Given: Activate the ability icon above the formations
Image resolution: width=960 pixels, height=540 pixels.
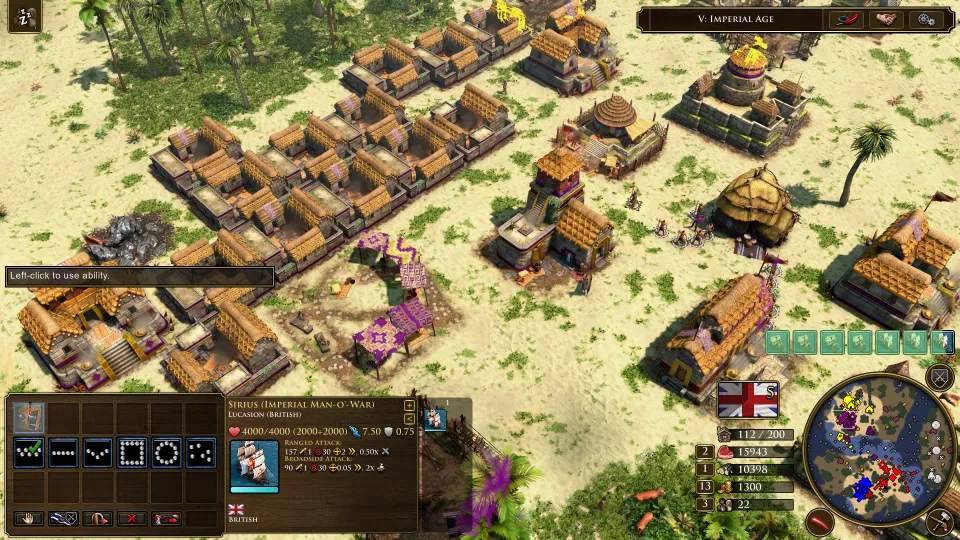Looking at the screenshot, I should tap(29, 418).
